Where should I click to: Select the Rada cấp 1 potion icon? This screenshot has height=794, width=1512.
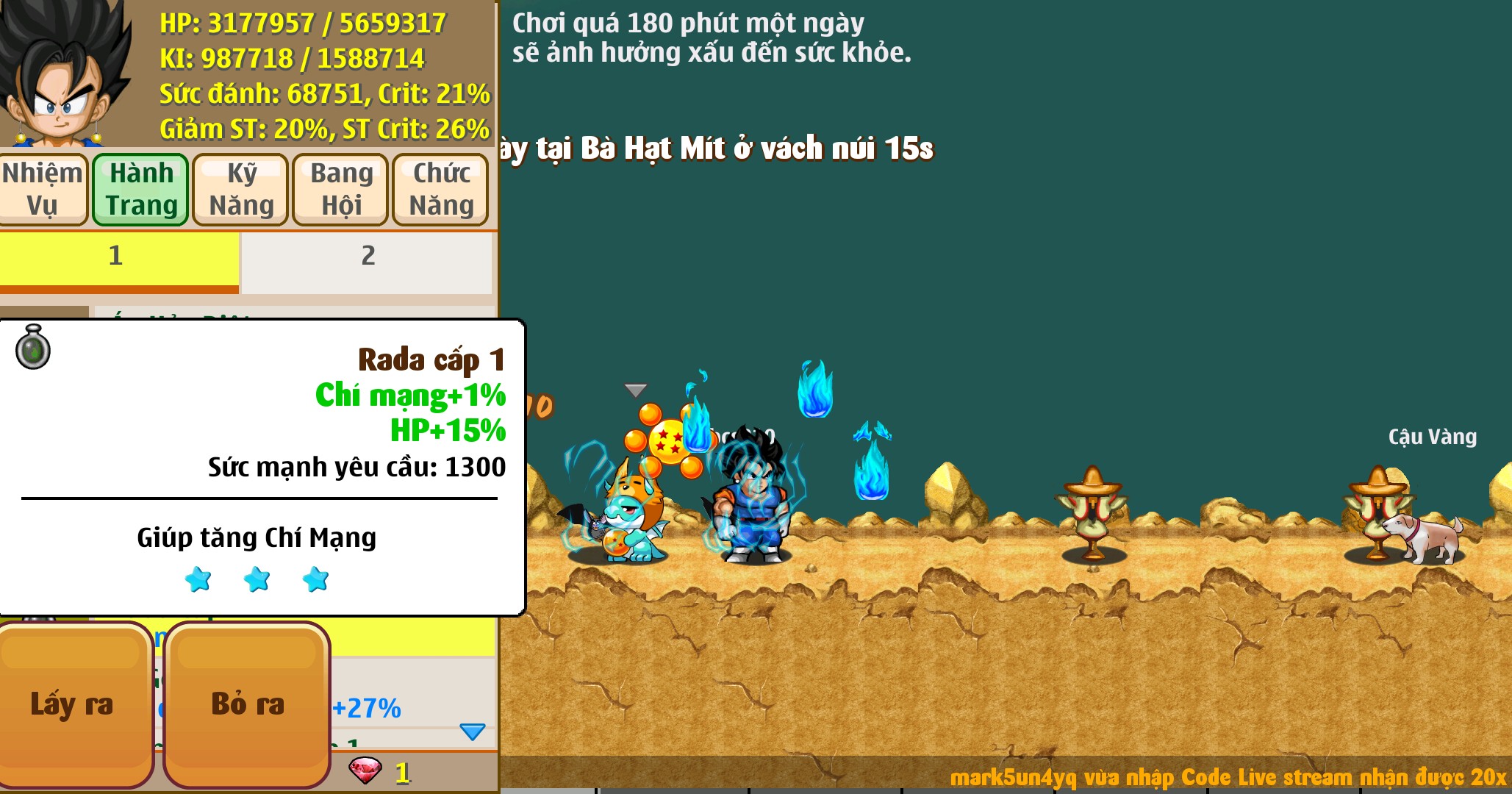tap(32, 348)
